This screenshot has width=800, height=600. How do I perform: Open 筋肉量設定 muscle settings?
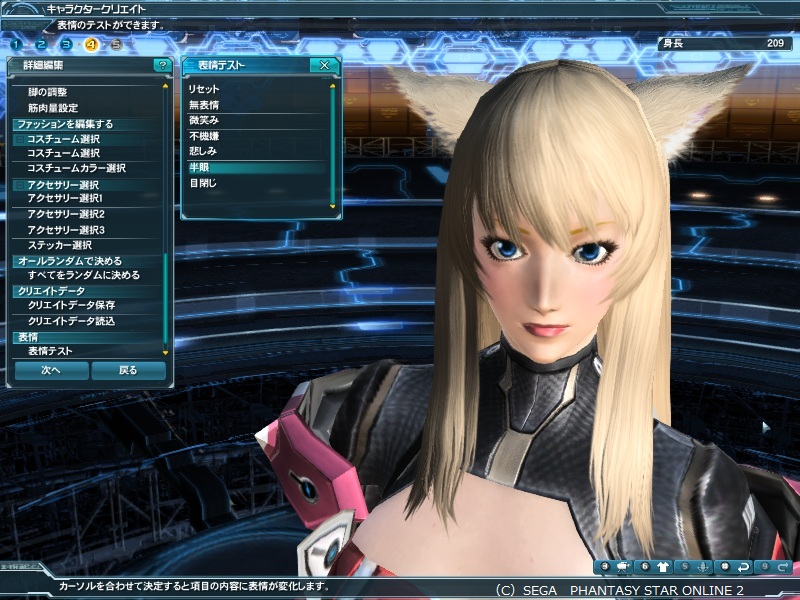(52, 108)
